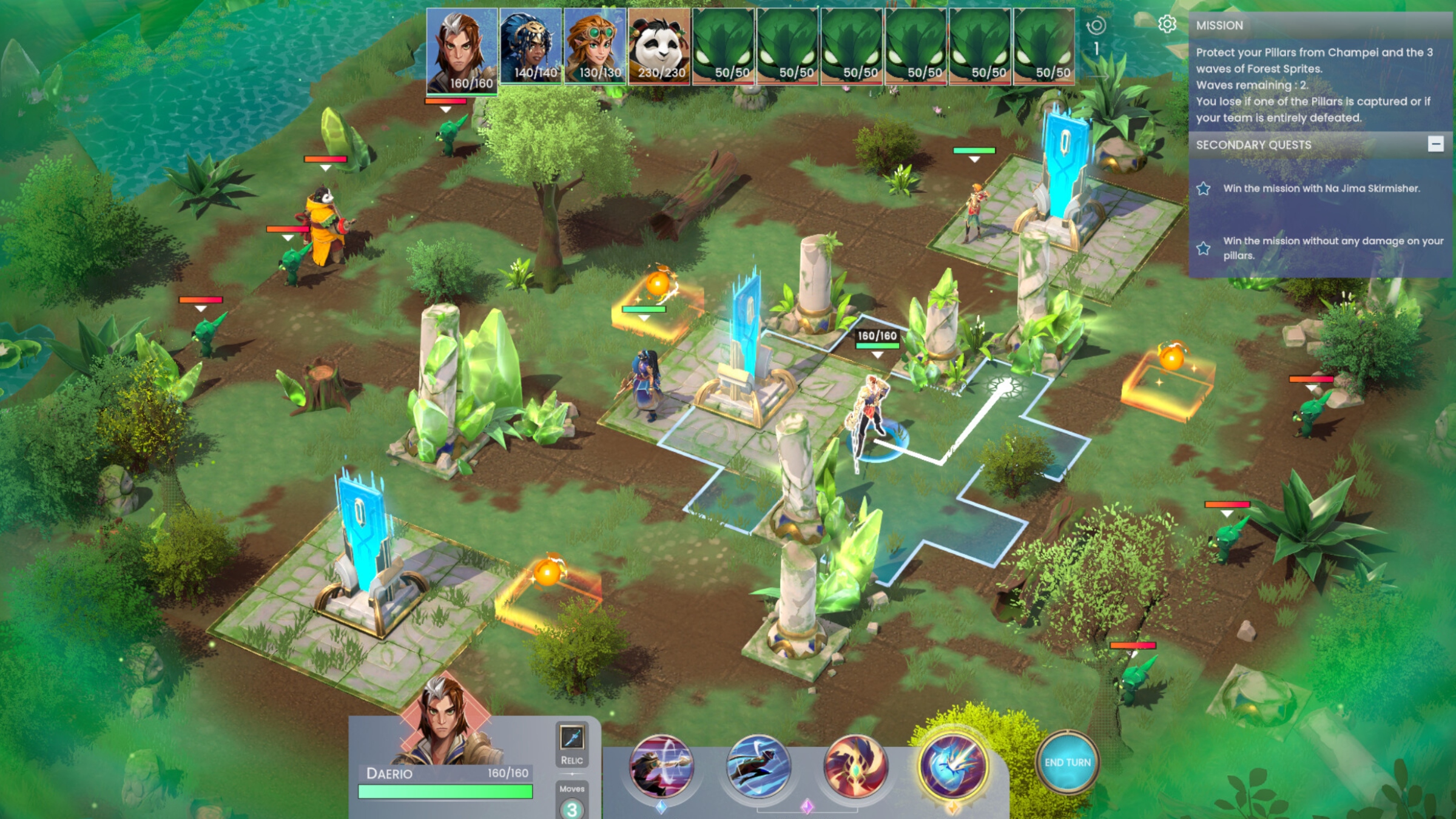
Task: Select the no pillar damage quest star
Action: 1204,248
